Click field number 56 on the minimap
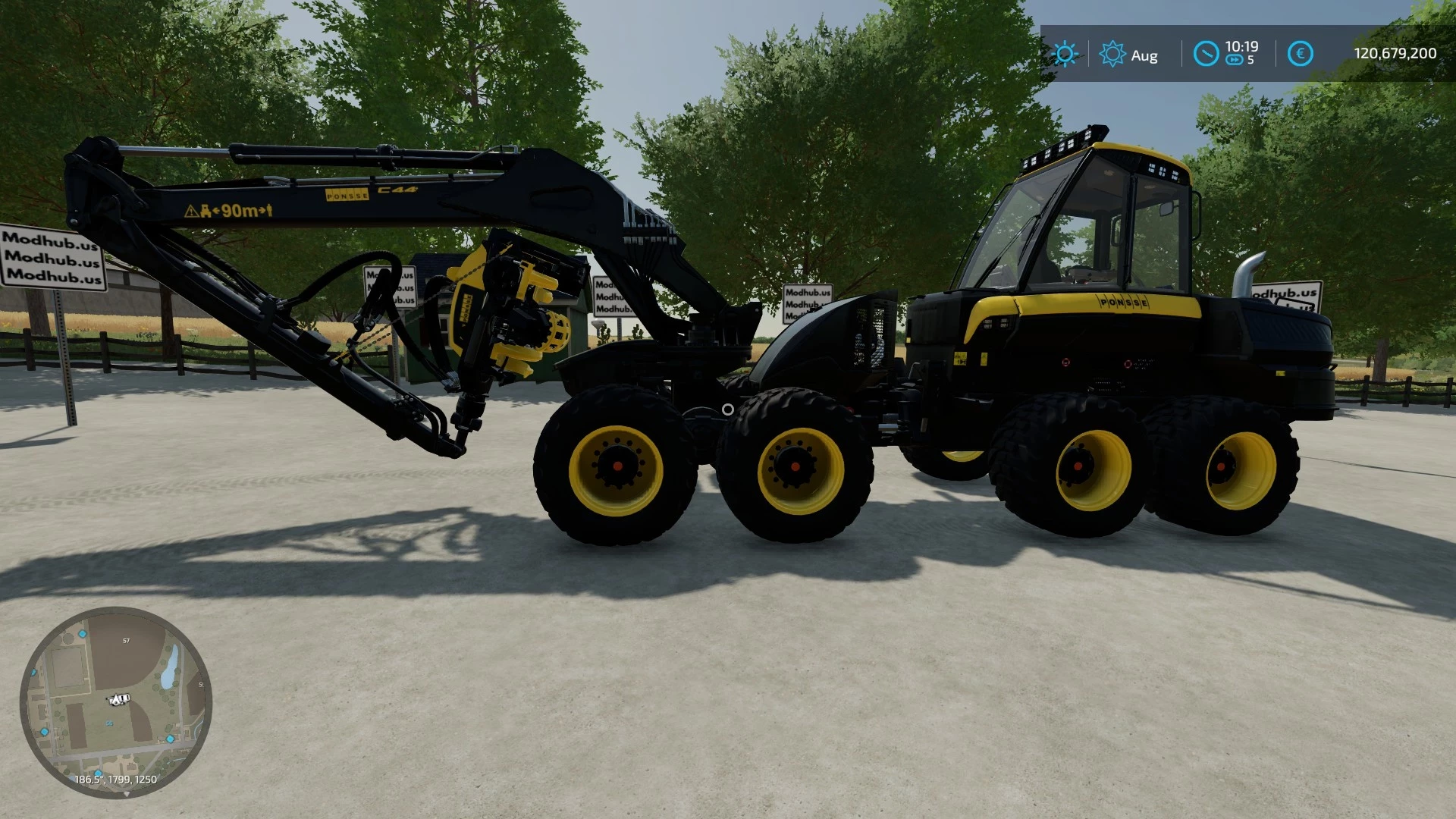Screen dimensions: 1456x819 [x=110, y=722]
